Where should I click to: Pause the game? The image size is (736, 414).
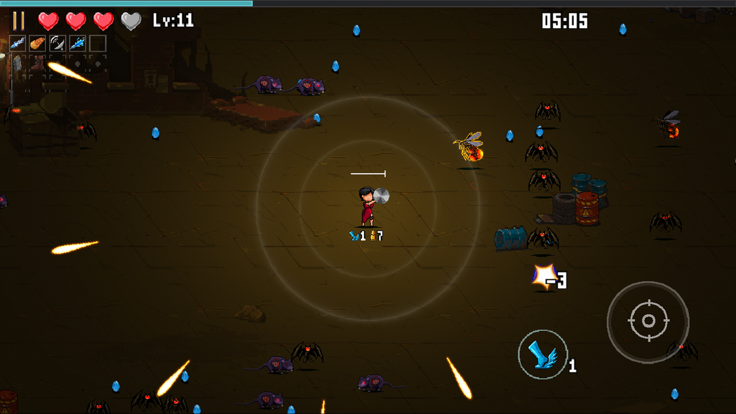click(x=18, y=20)
